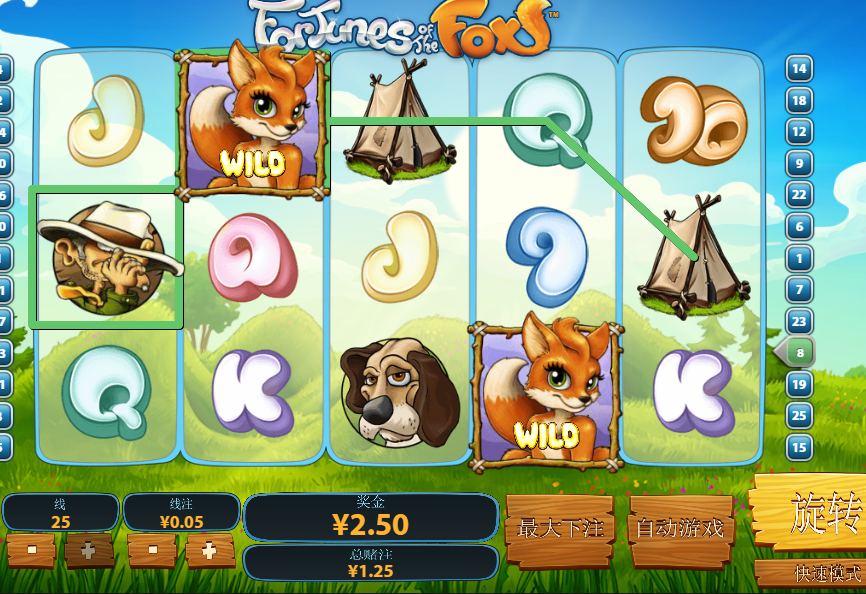Screen dimensions: 866x594
Task: Lower the line bet (线注) amount
Action: pos(151,550)
